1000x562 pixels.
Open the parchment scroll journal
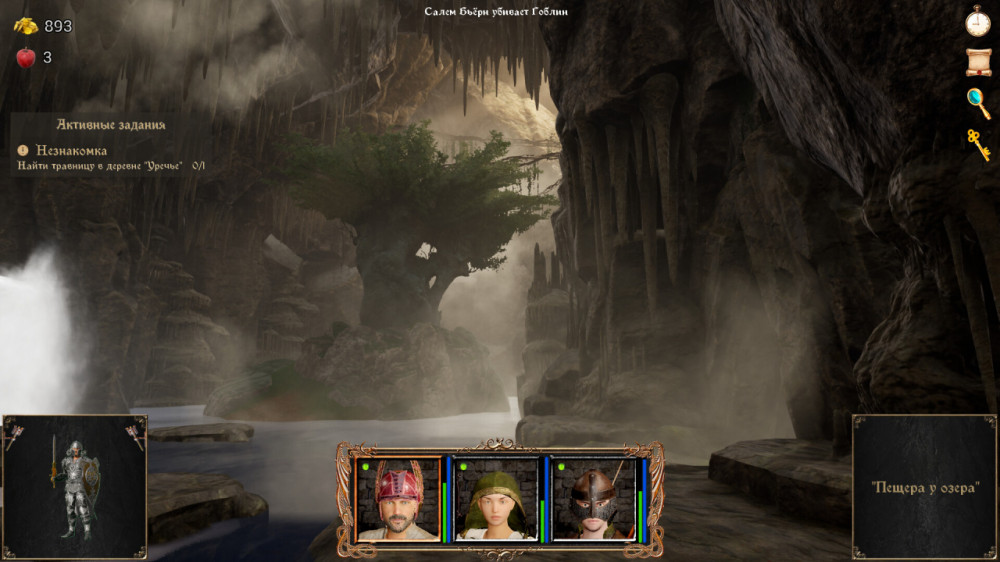977,61
